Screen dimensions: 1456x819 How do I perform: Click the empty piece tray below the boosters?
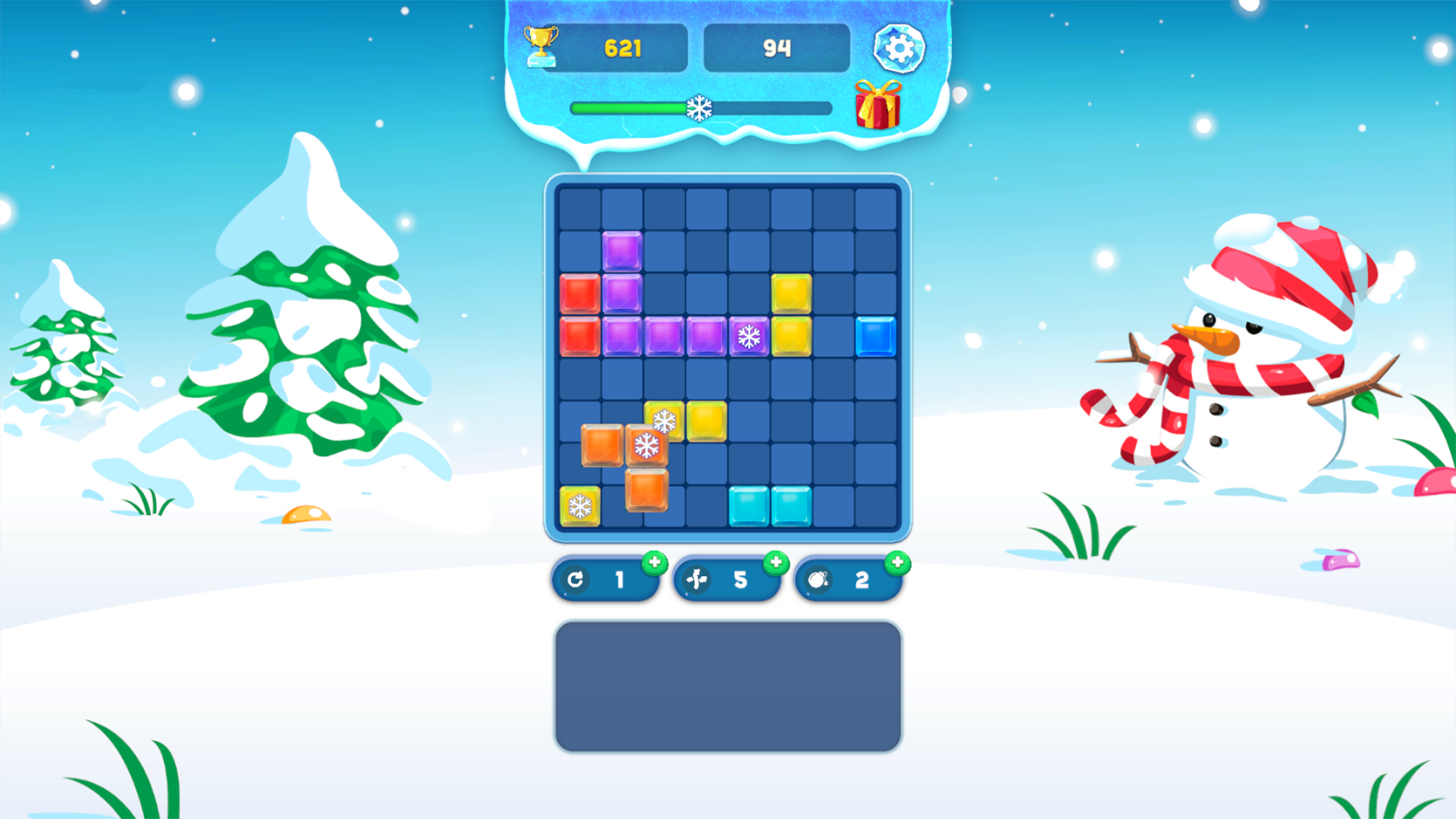[726, 685]
